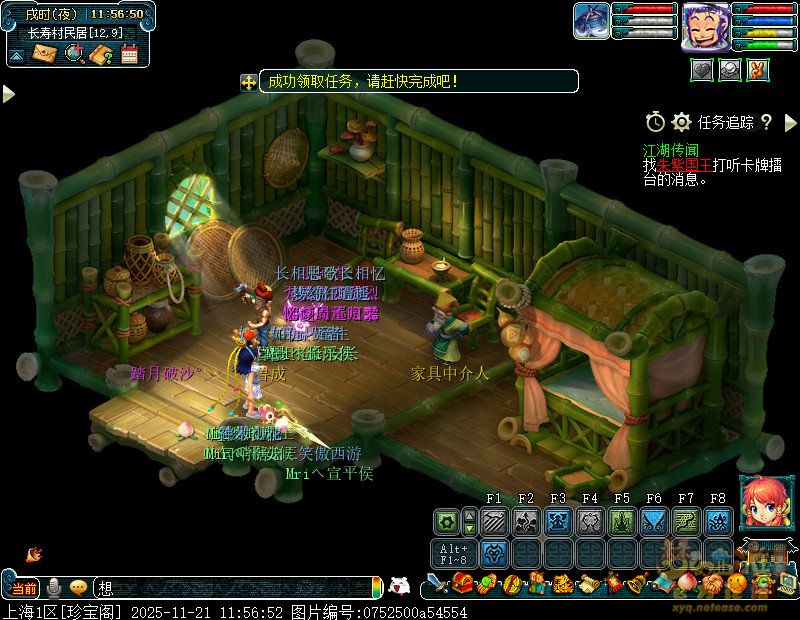800x620 pixels.
Task: Click the chat input field
Action: 230,588
